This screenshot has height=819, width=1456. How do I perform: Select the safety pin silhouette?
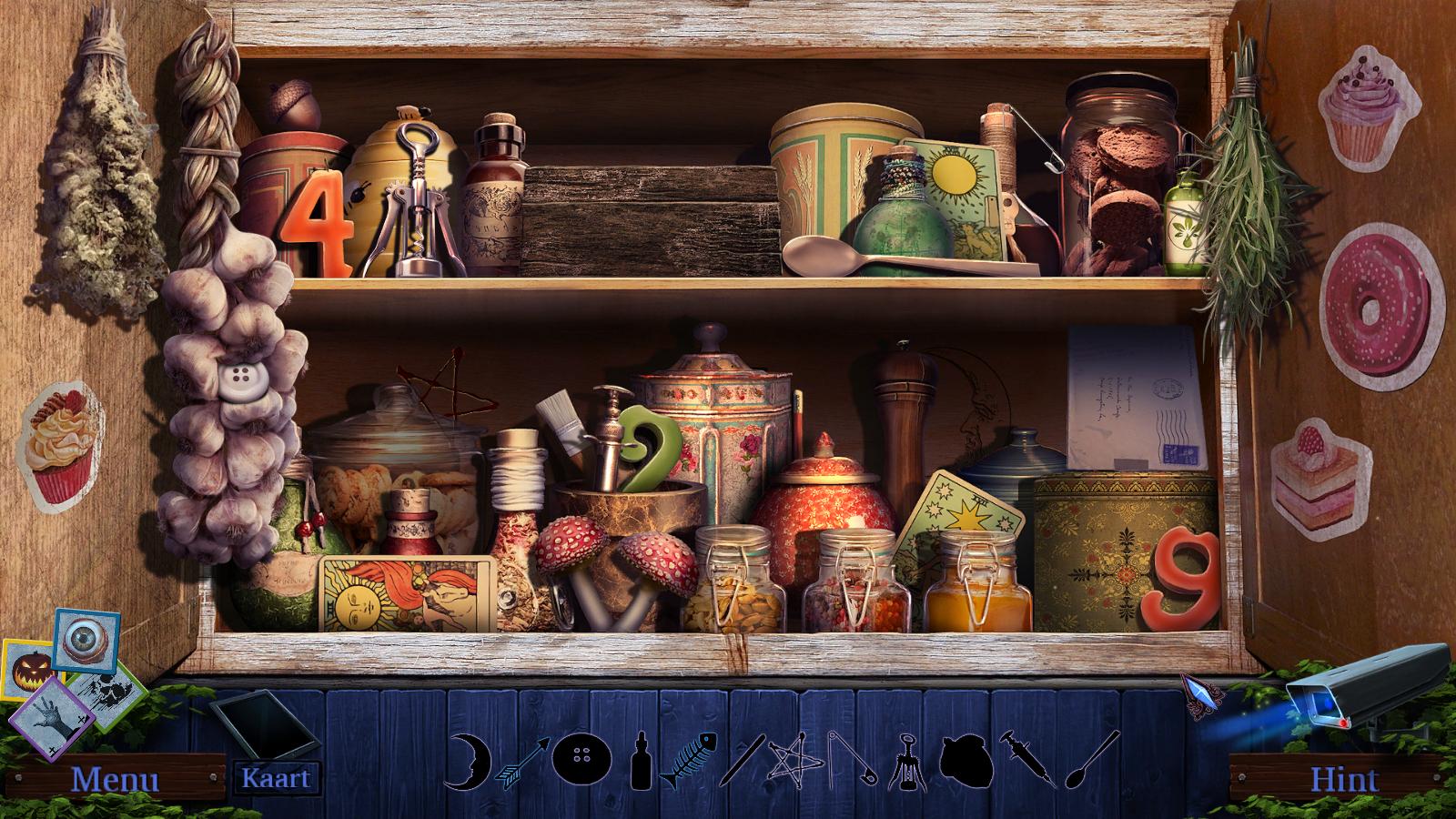[x=851, y=758]
